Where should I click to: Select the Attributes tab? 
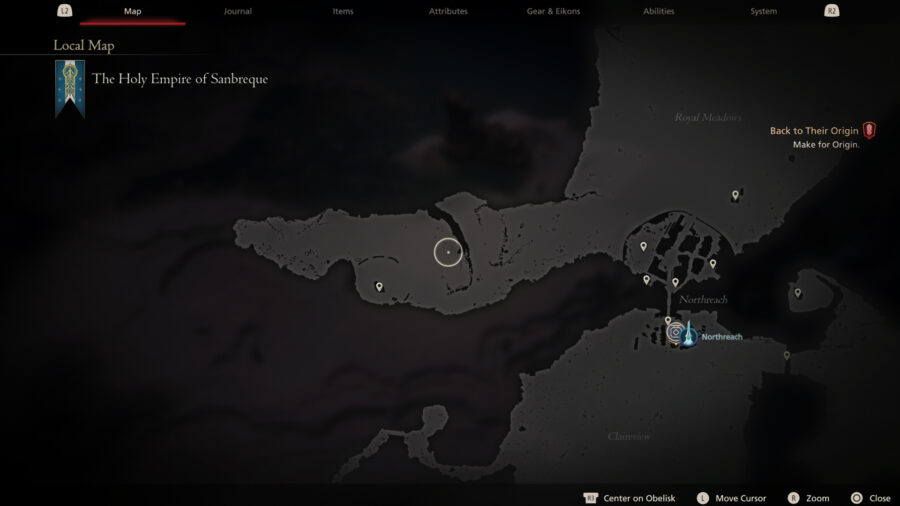tap(448, 11)
